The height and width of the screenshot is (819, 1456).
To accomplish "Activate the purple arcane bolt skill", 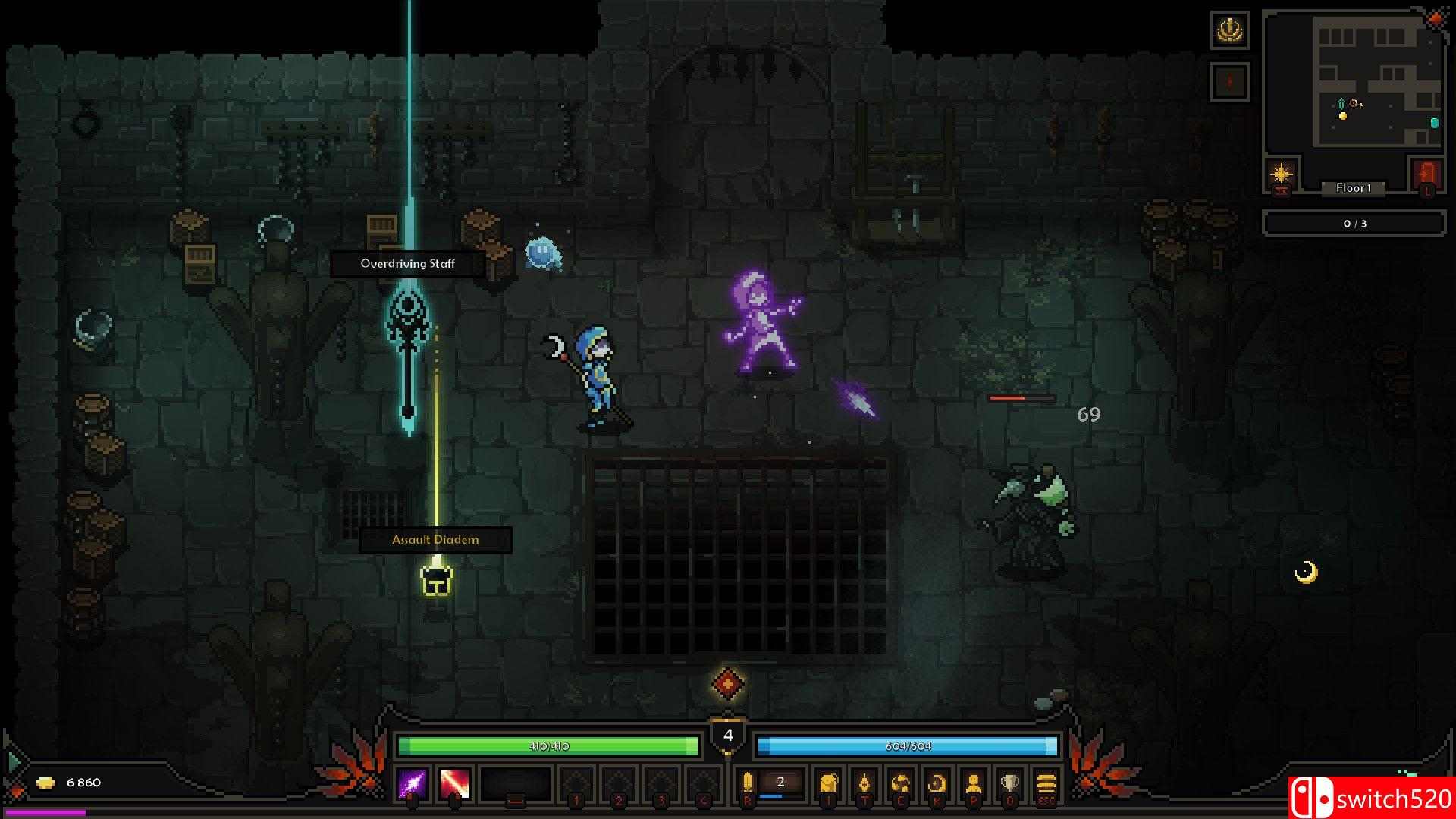I will pyautogui.click(x=413, y=783).
